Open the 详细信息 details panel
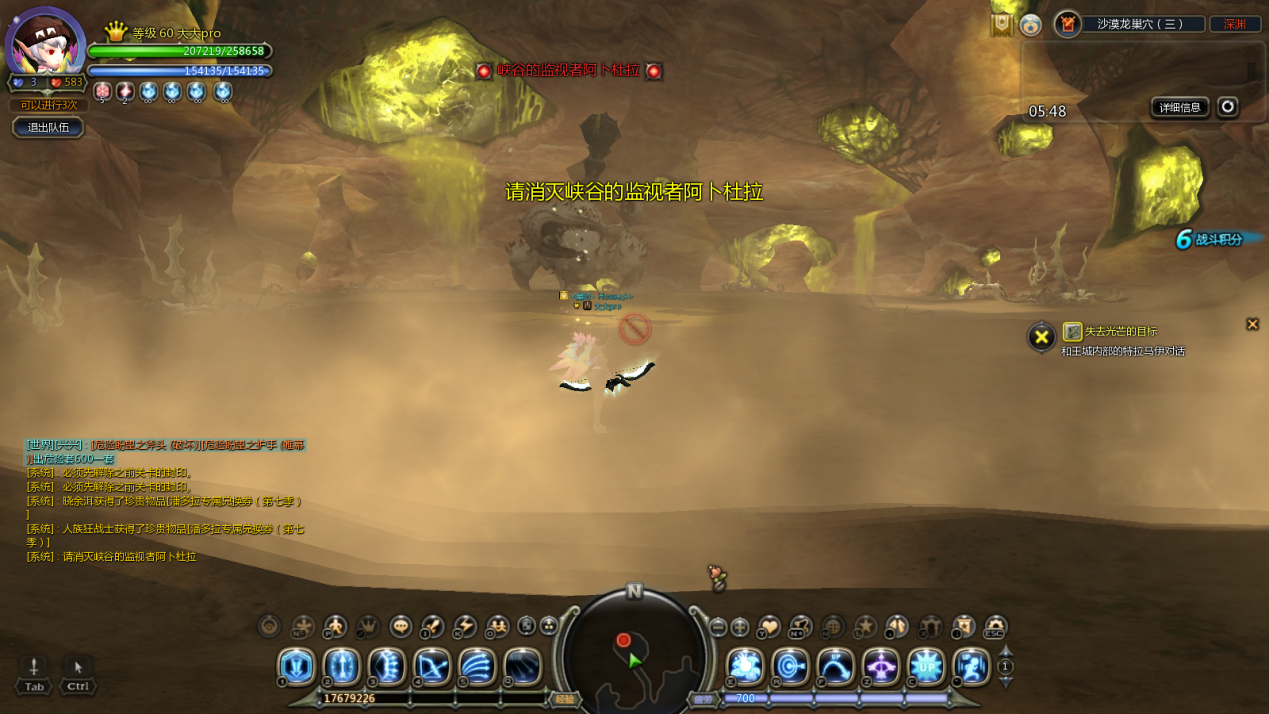 click(1180, 107)
